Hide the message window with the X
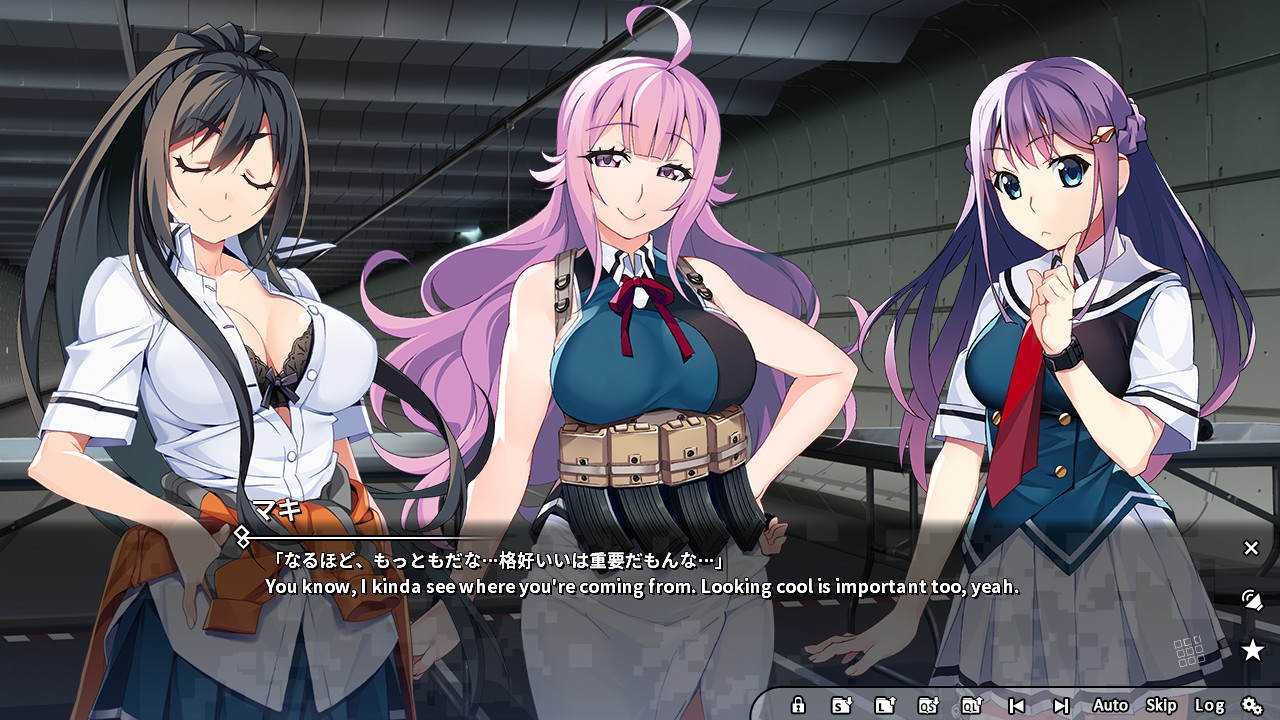This screenshot has width=1280, height=720. coord(1250,548)
